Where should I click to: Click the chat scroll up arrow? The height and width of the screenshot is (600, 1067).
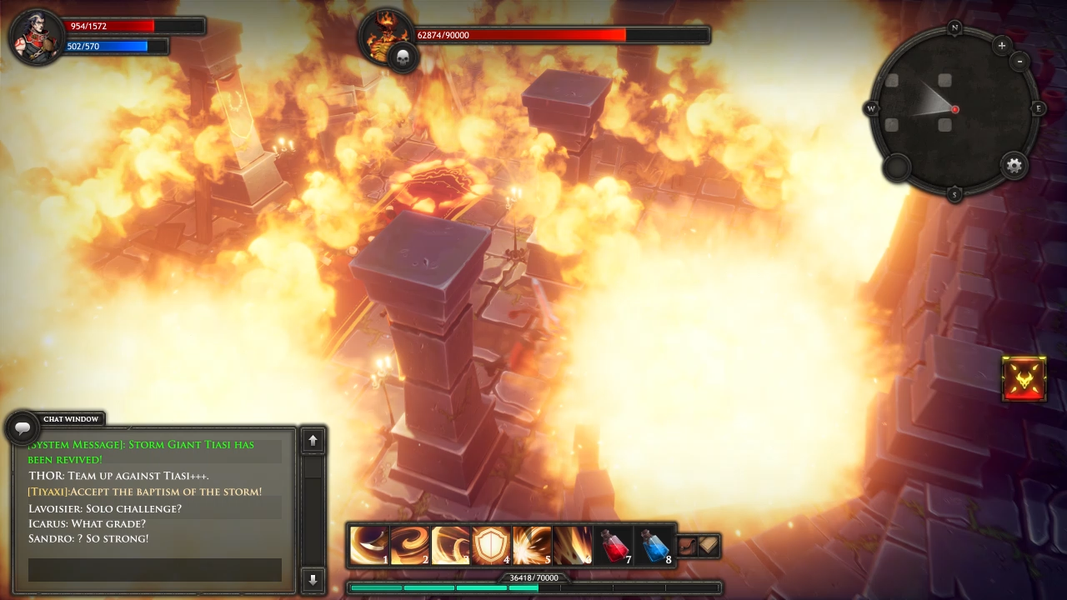click(x=313, y=440)
